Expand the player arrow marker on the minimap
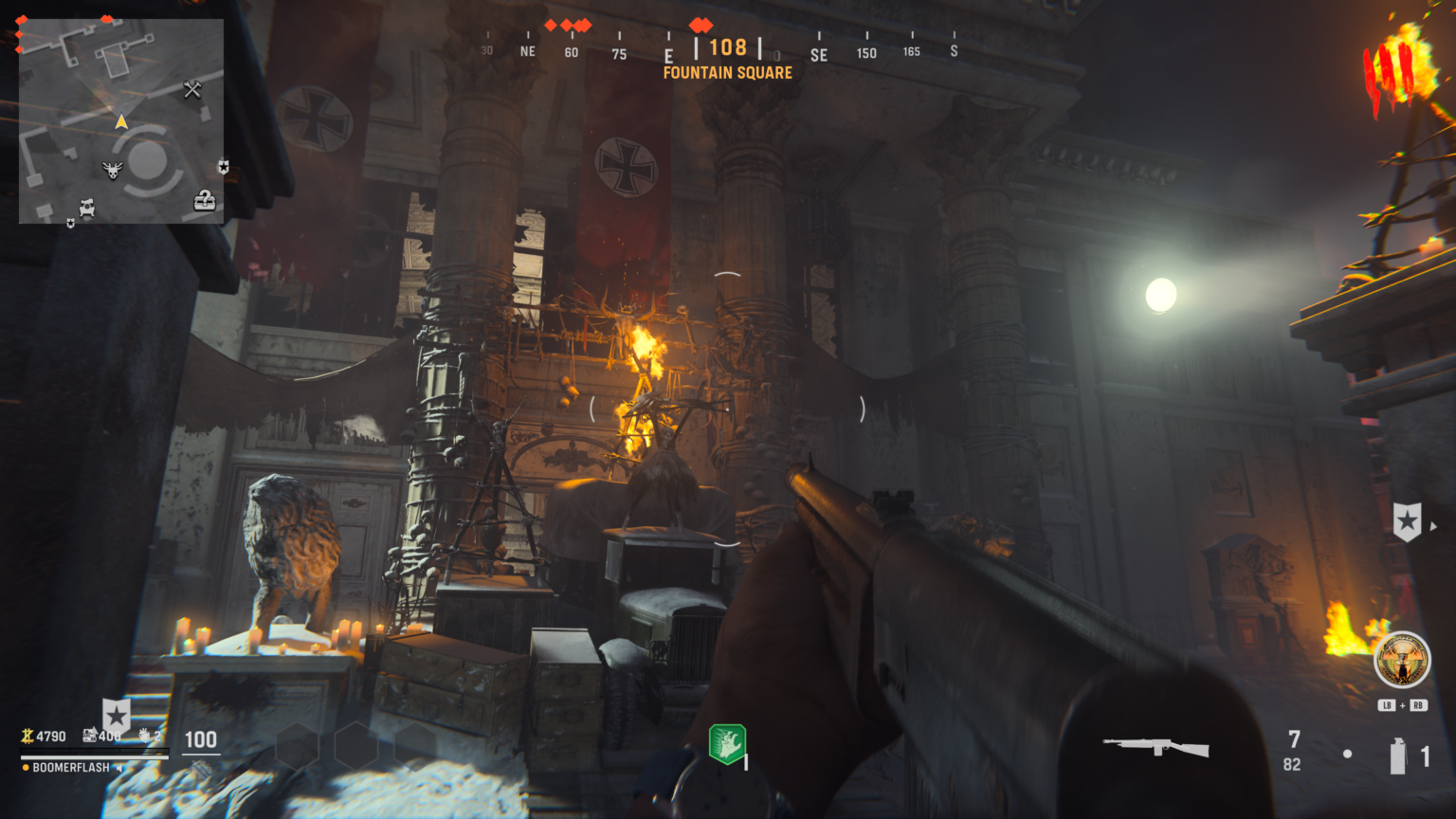 tap(122, 120)
